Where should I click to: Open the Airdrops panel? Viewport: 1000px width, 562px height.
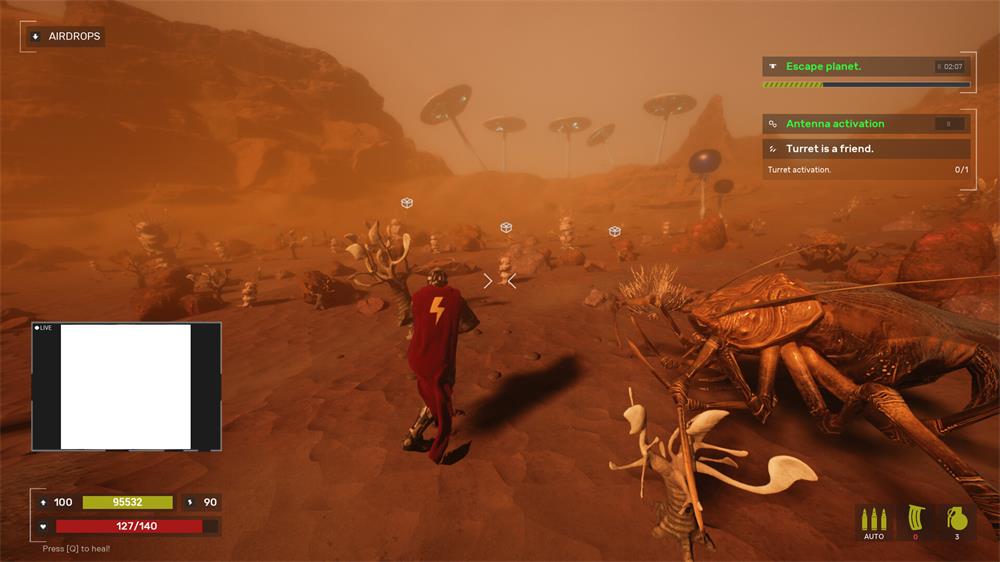(65, 36)
